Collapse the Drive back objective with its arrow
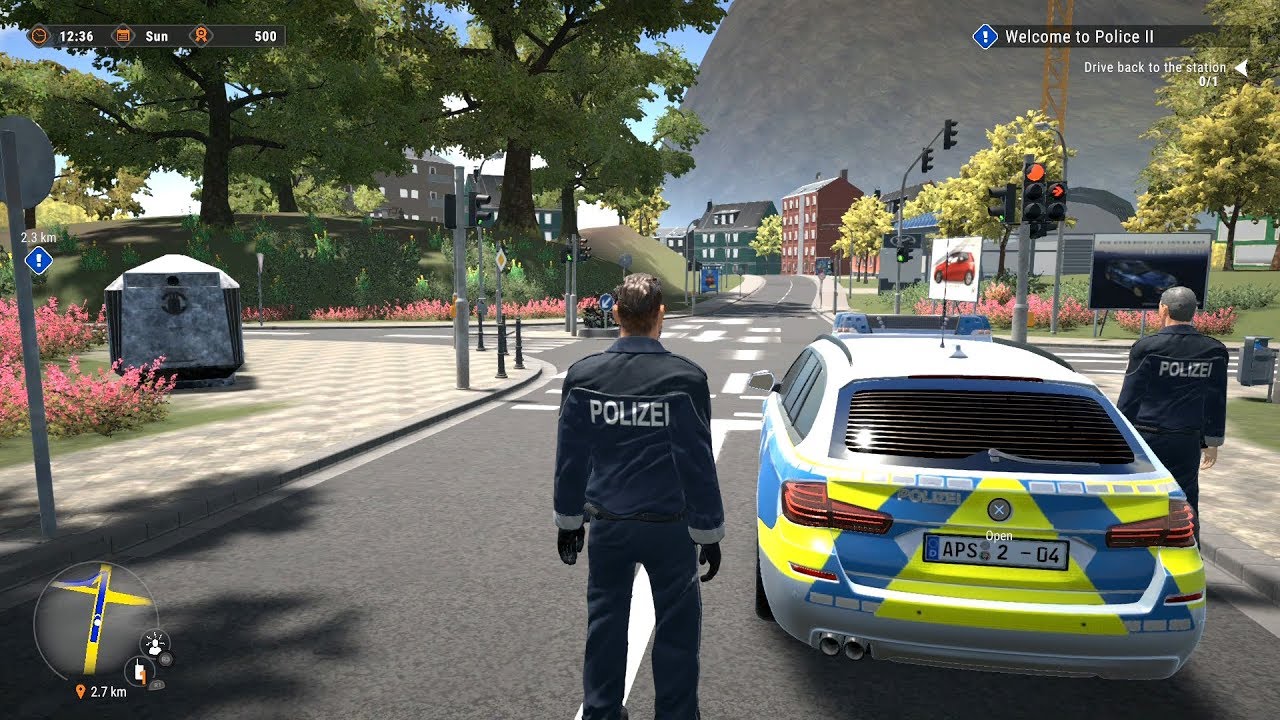Viewport: 1280px width, 720px height. tap(1240, 70)
